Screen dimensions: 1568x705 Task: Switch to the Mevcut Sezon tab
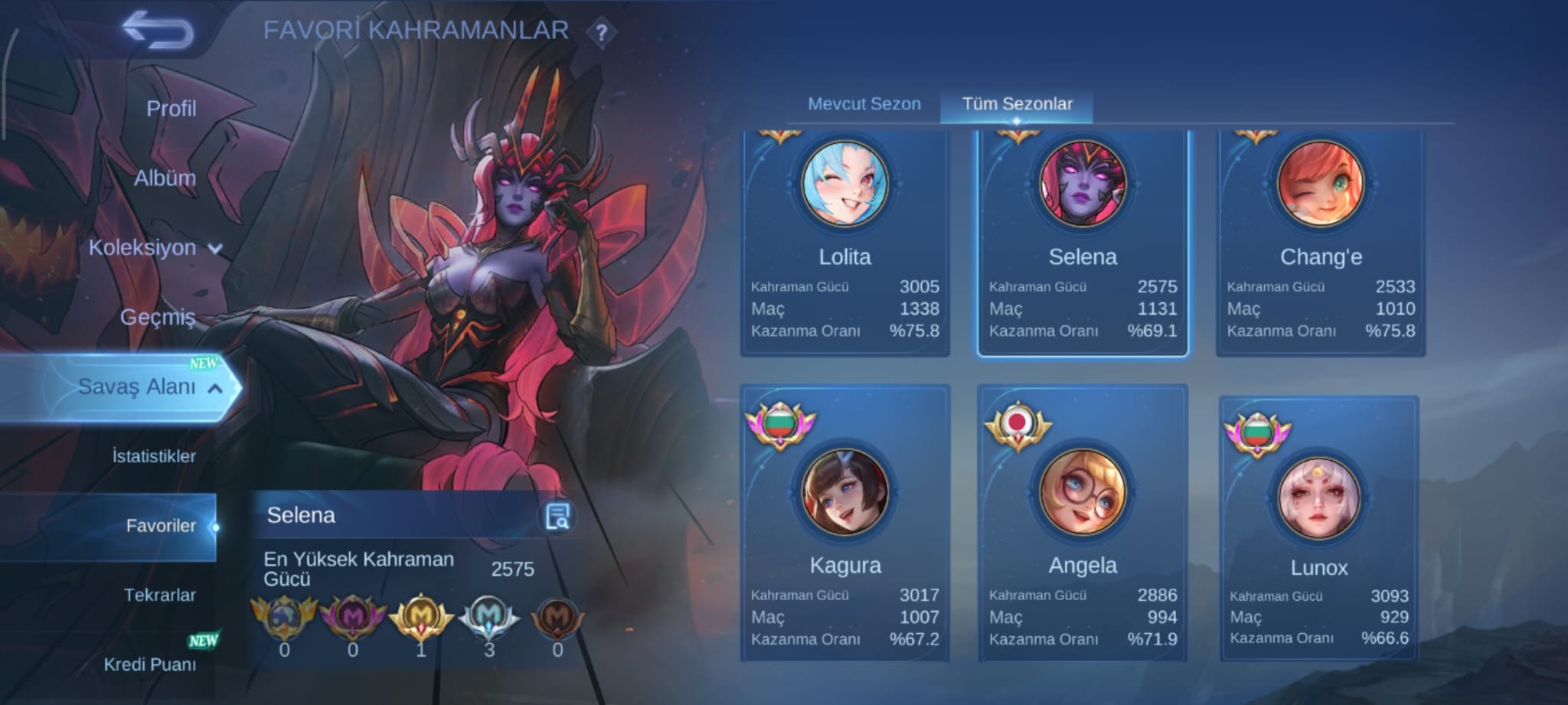863,104
